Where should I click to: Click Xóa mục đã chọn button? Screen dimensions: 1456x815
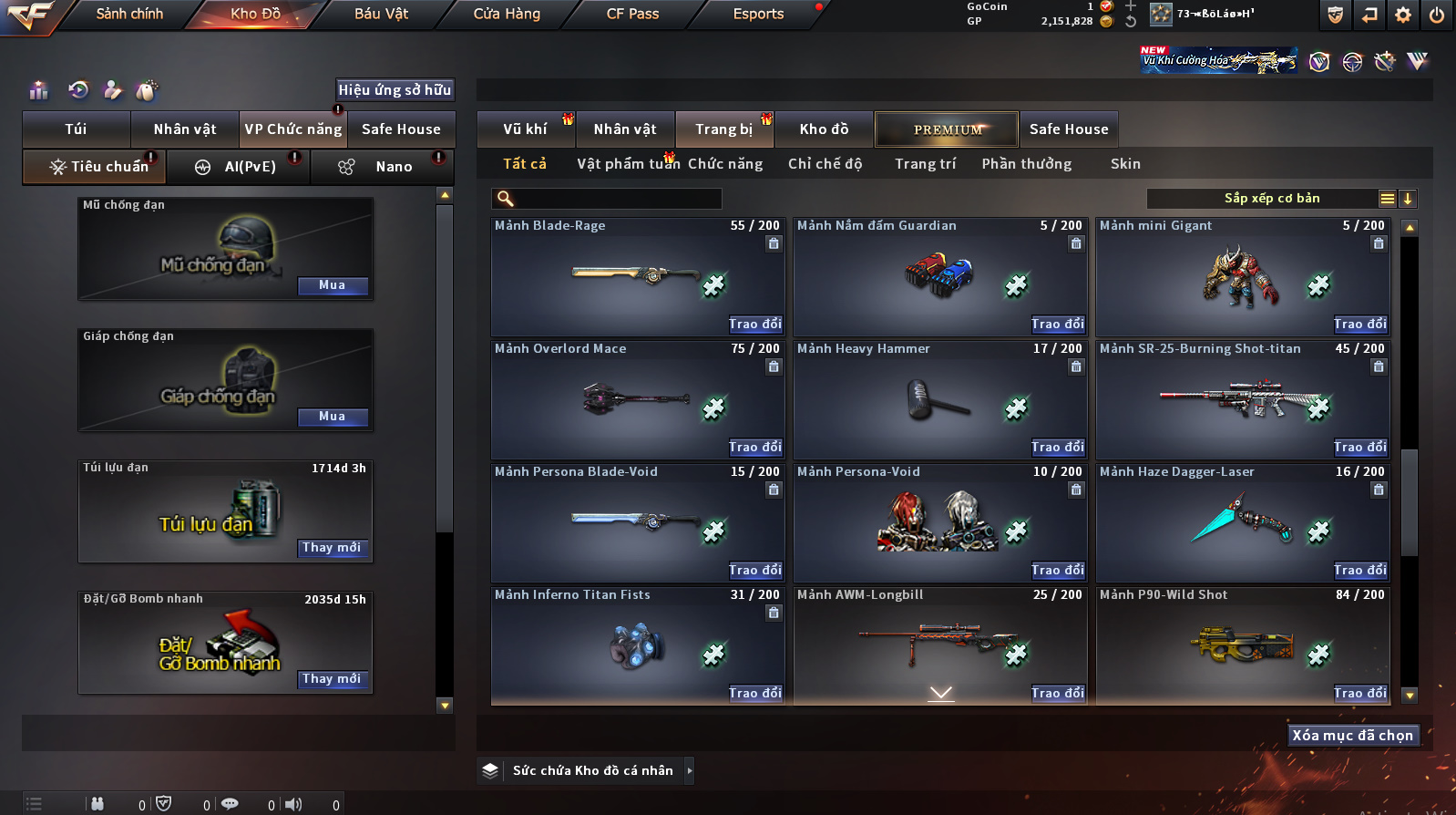(1353, 736)
